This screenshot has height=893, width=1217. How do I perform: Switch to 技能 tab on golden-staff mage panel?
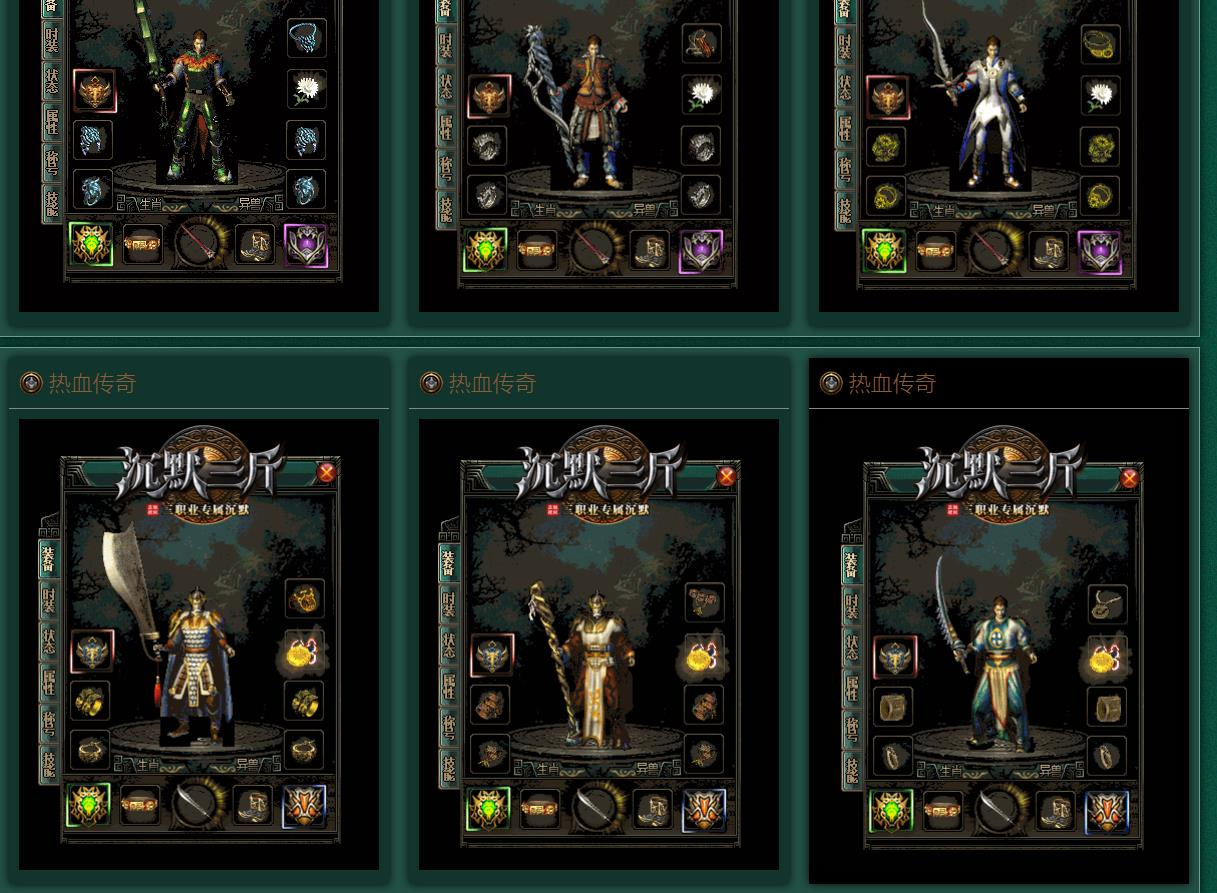click(449, 768)
